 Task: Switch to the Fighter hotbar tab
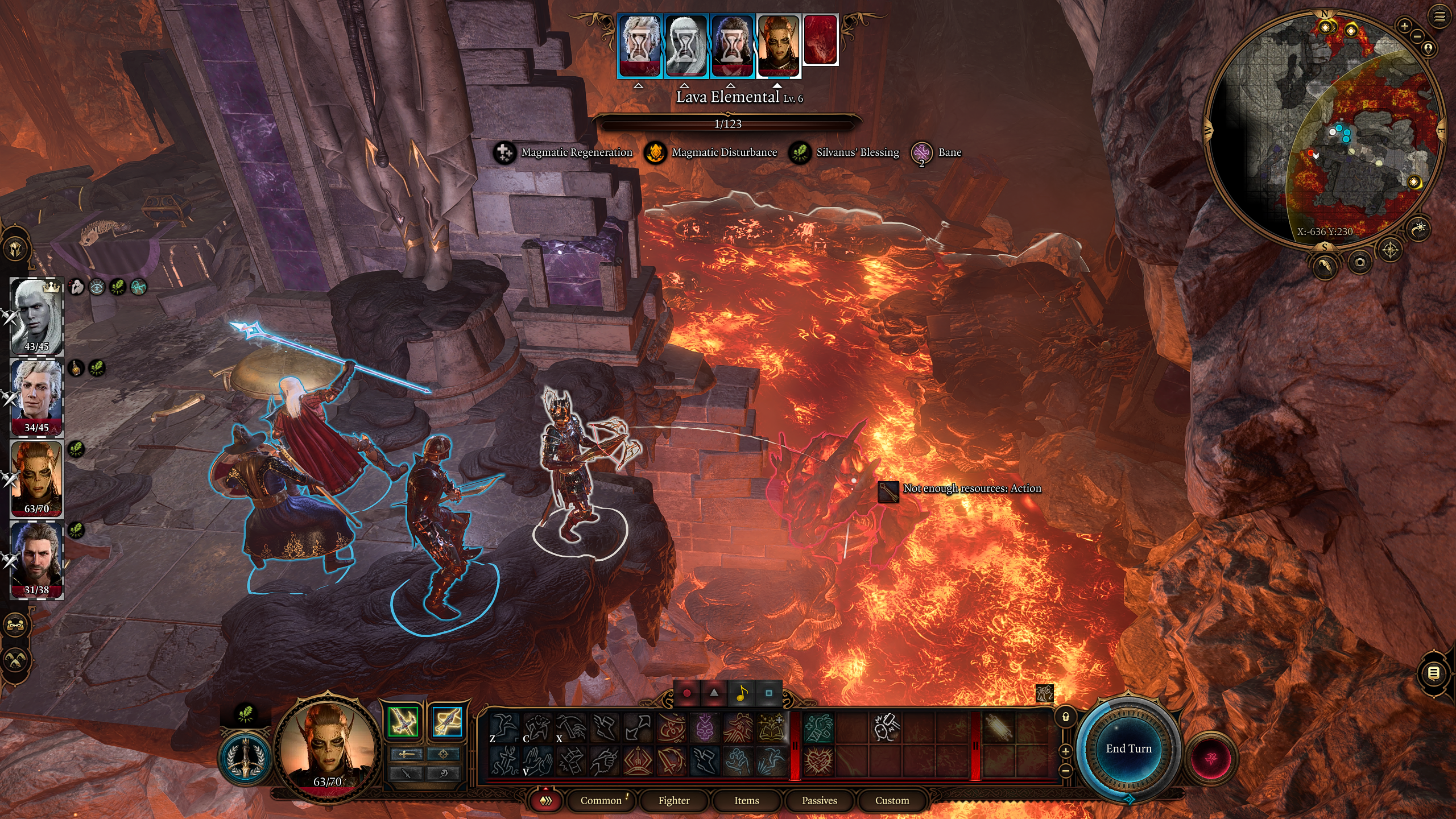[x=674, y=800]
